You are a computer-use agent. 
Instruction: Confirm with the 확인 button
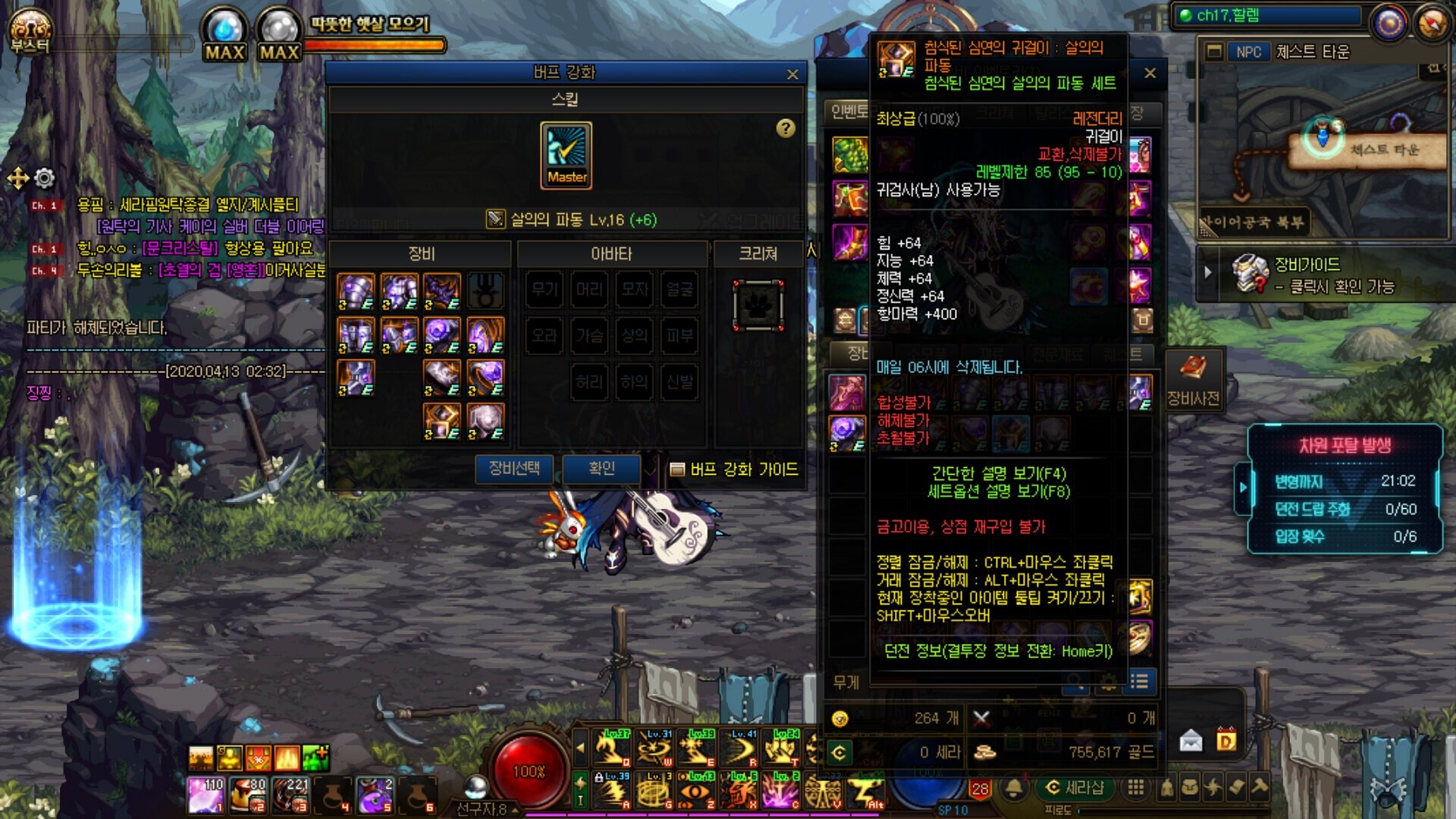point(601,469)
